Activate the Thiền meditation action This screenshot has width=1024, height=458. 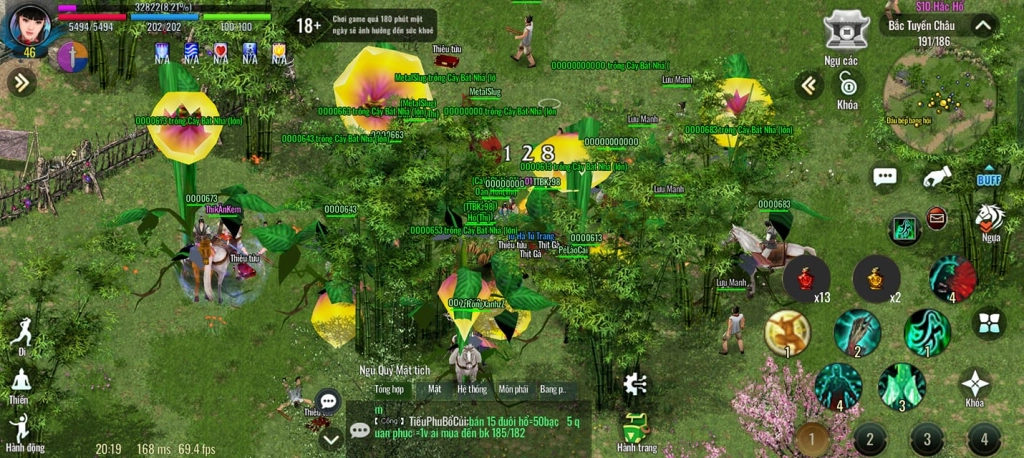(x=20, y=384)
